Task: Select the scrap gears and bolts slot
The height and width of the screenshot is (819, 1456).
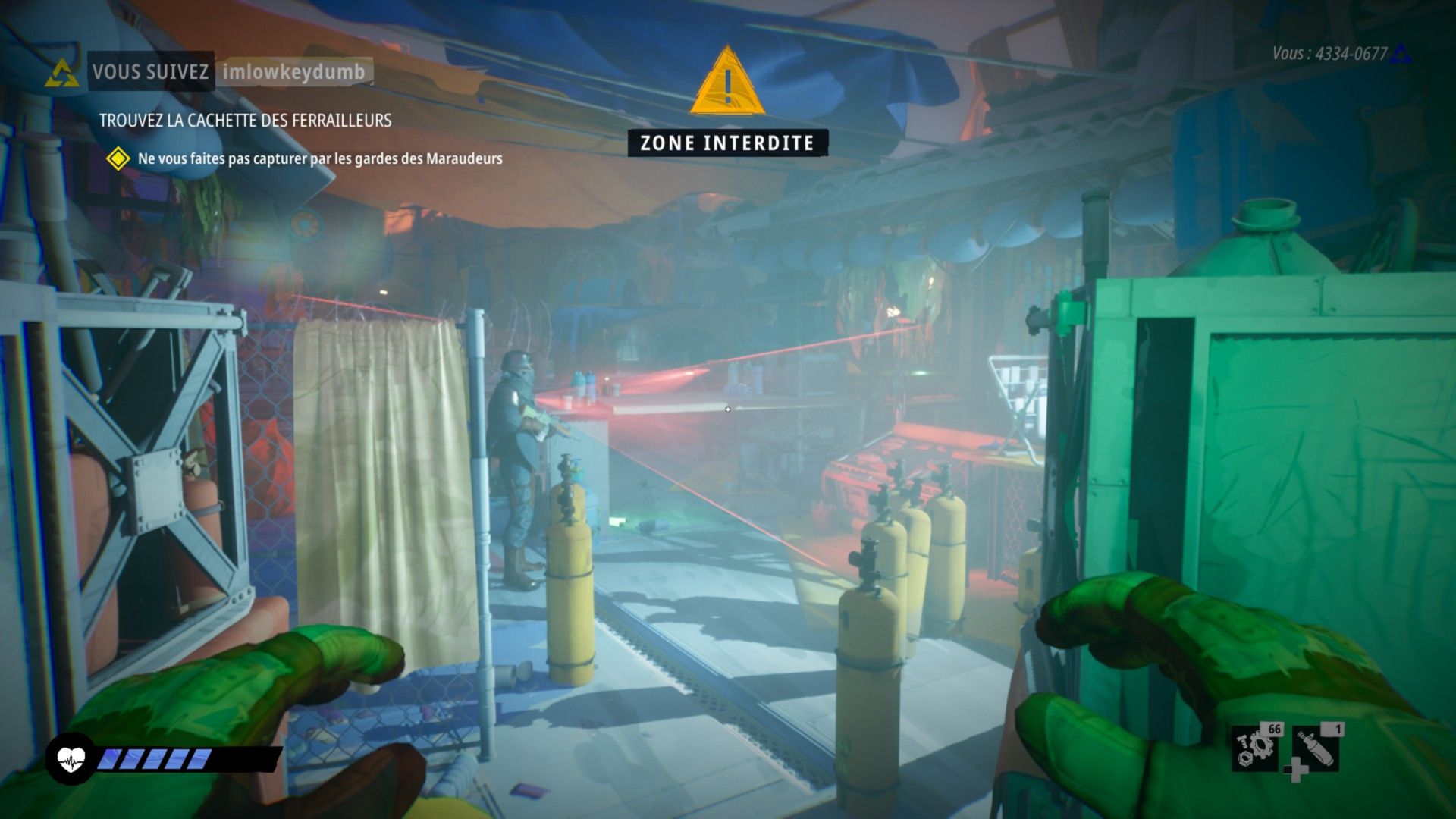Action: (1255, 747)
